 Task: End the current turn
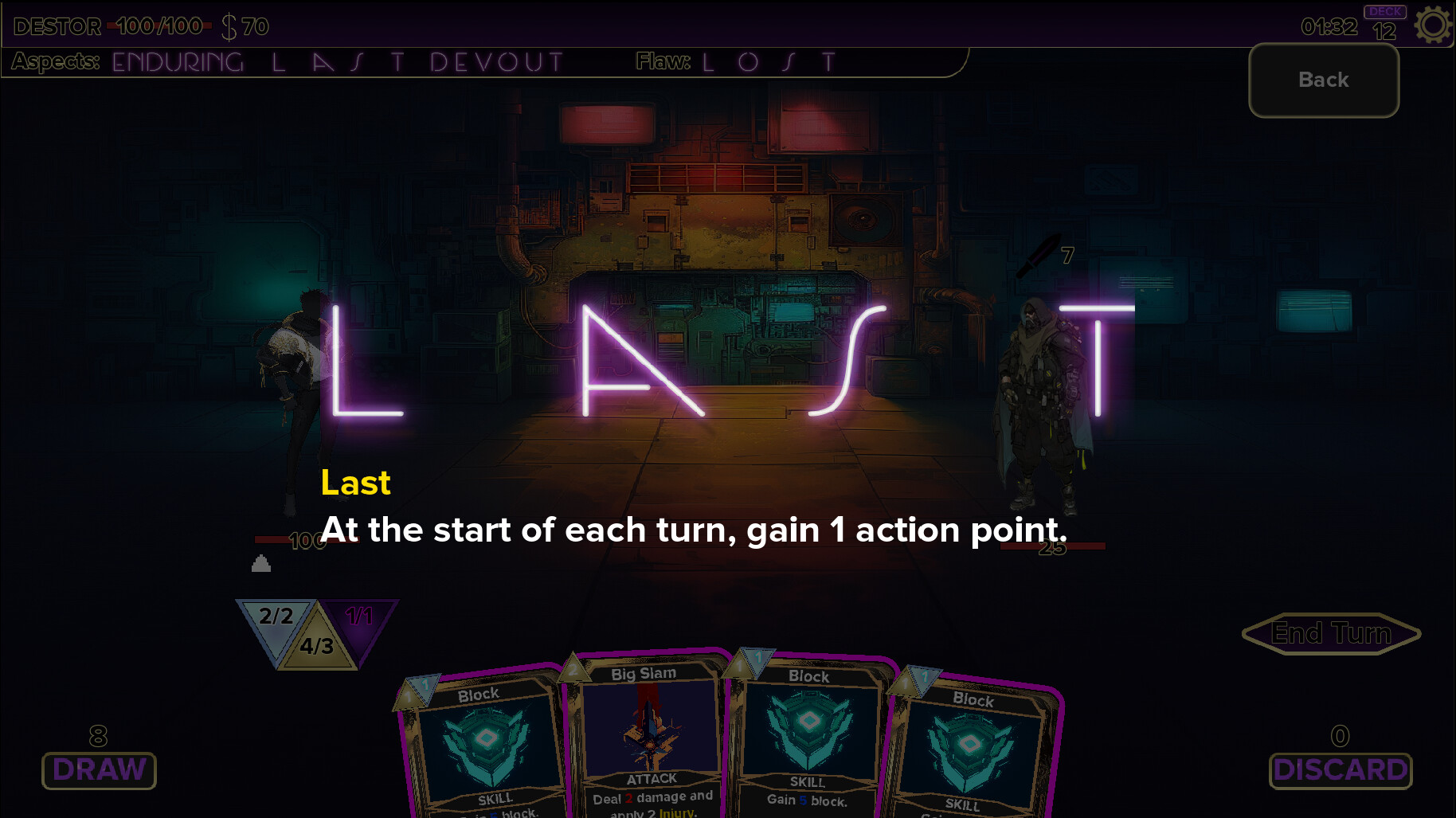1330,633
